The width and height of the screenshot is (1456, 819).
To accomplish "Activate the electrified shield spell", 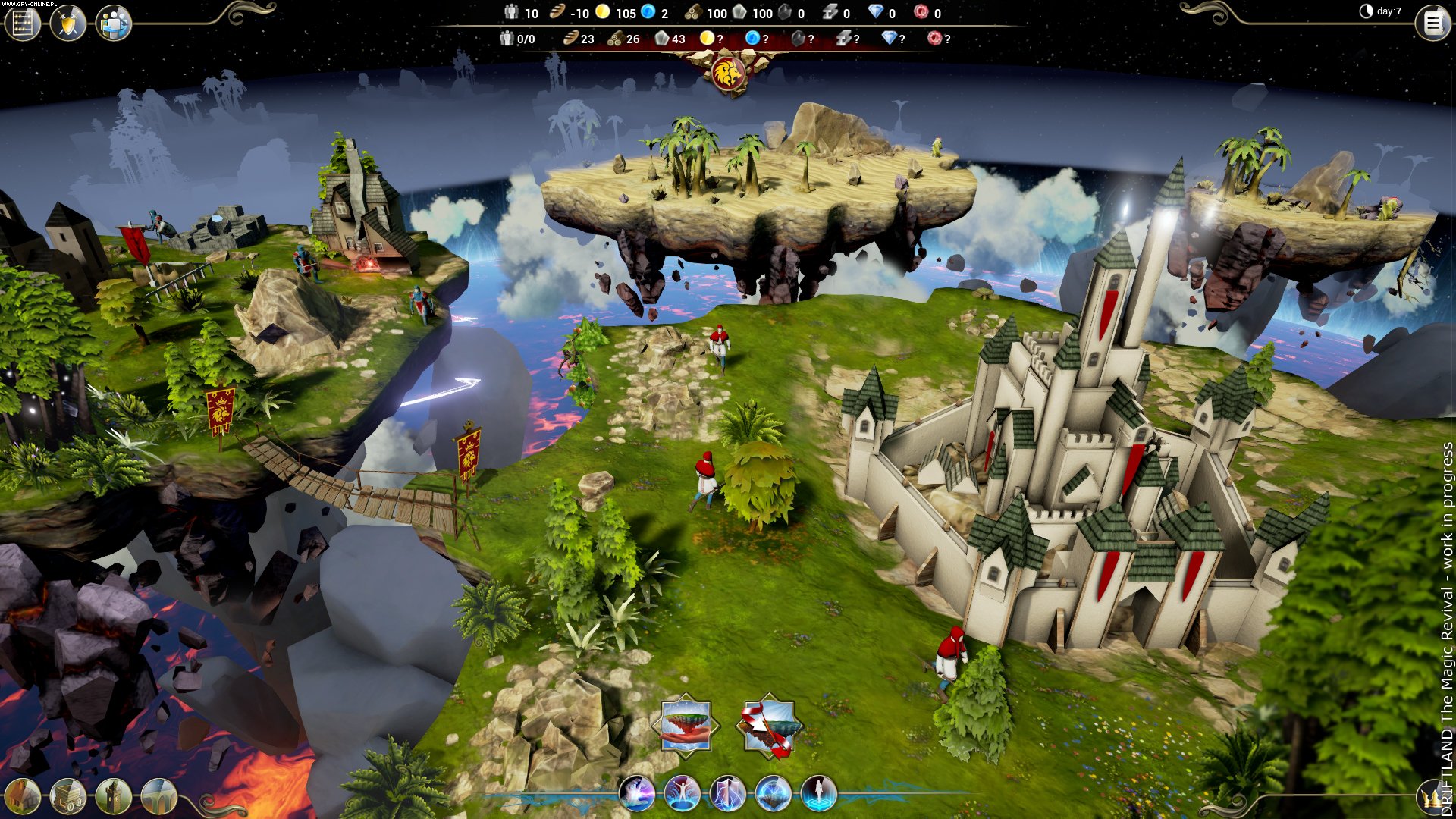I will (x=727, y=793).
